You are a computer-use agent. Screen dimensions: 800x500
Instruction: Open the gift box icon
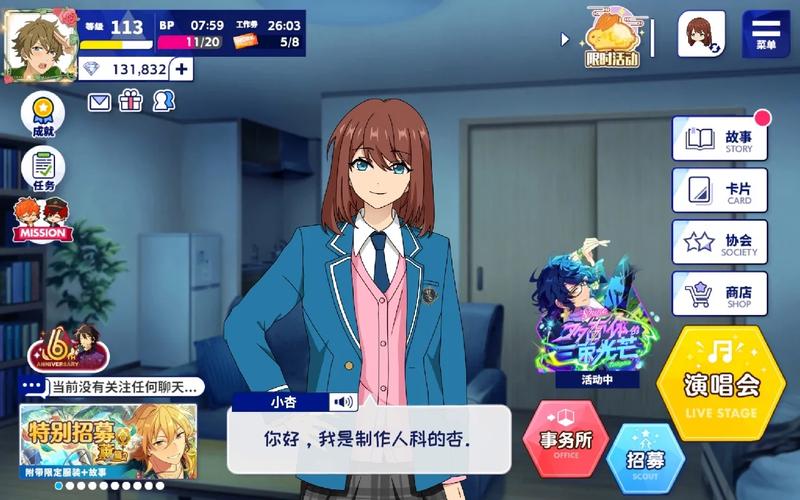(131, 101)
